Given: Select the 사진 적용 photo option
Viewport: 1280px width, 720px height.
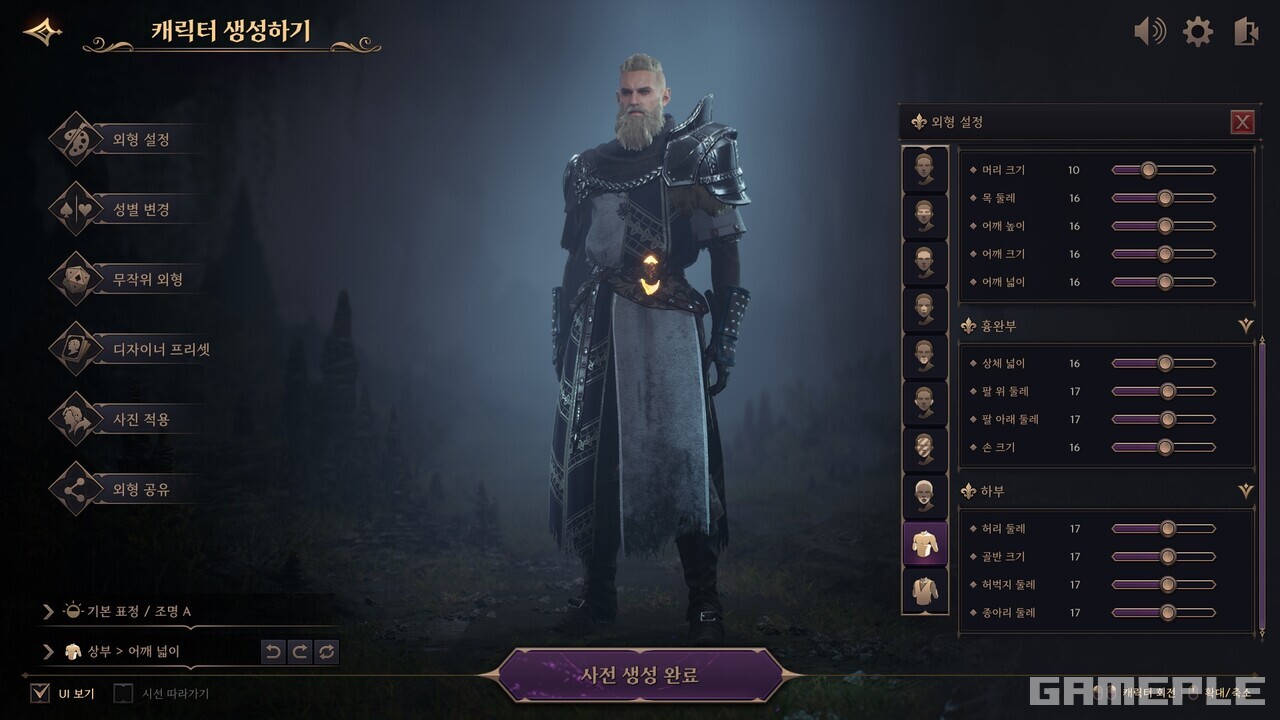Looking at the screenshot, I should pos(140,420).
